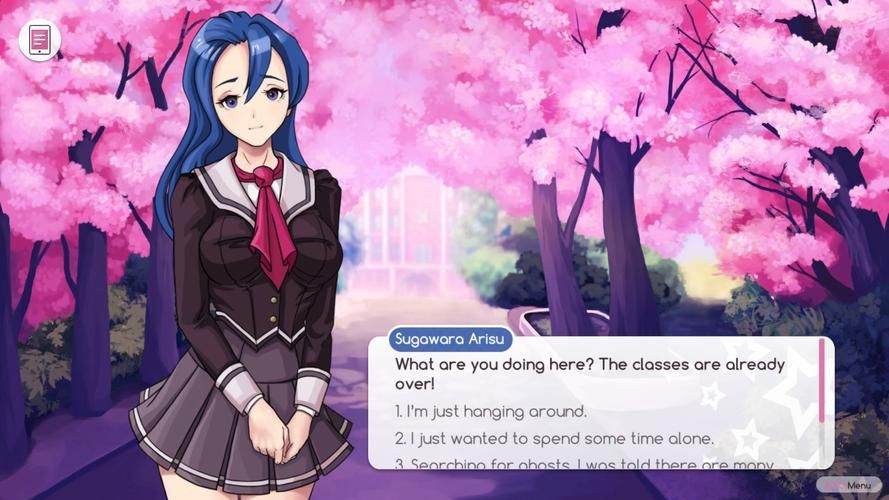Pick the "Searching for ghosts" reply option

click(x=584, y=463)
